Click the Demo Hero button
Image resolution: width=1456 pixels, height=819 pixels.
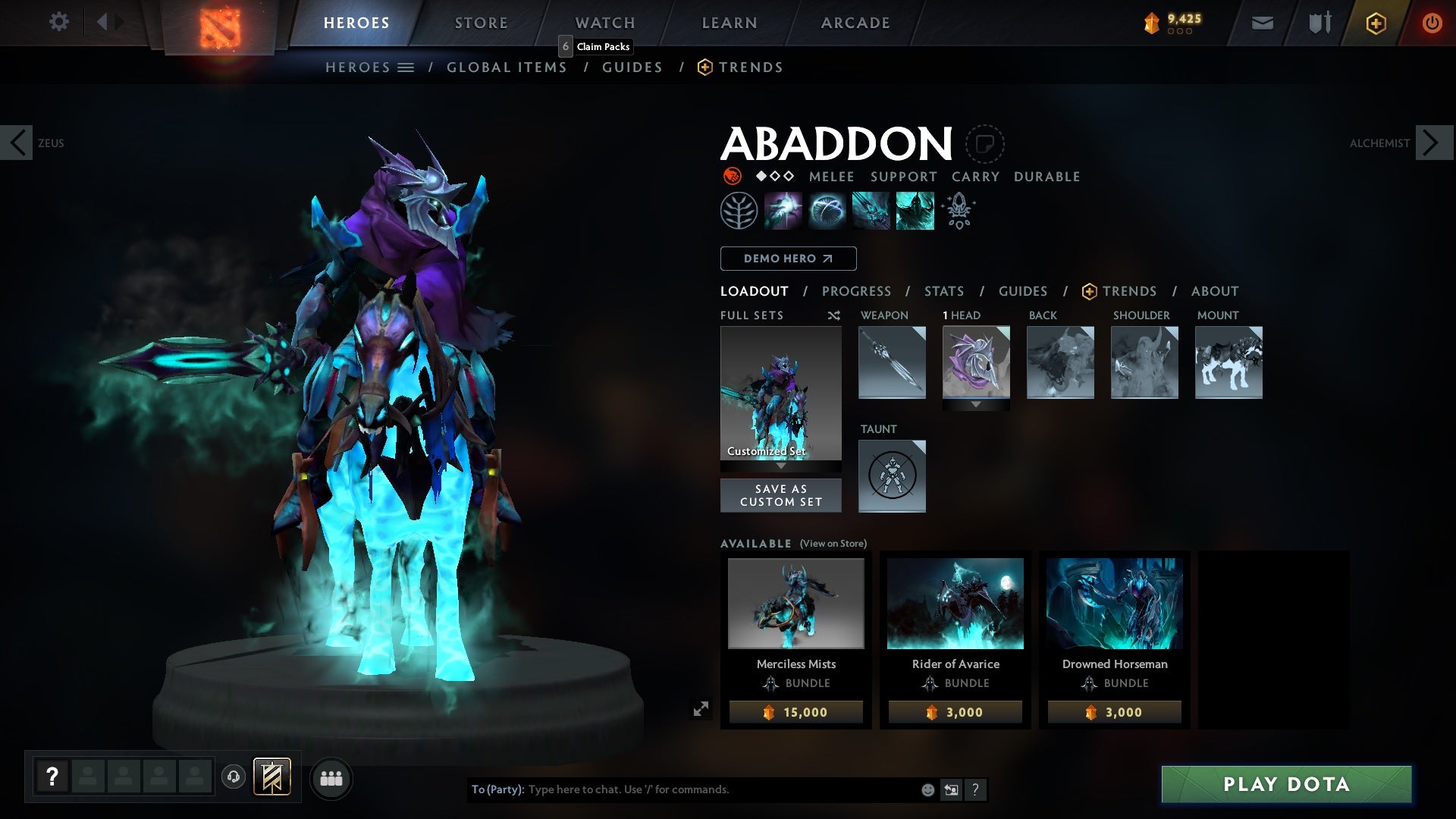(787, 259)
